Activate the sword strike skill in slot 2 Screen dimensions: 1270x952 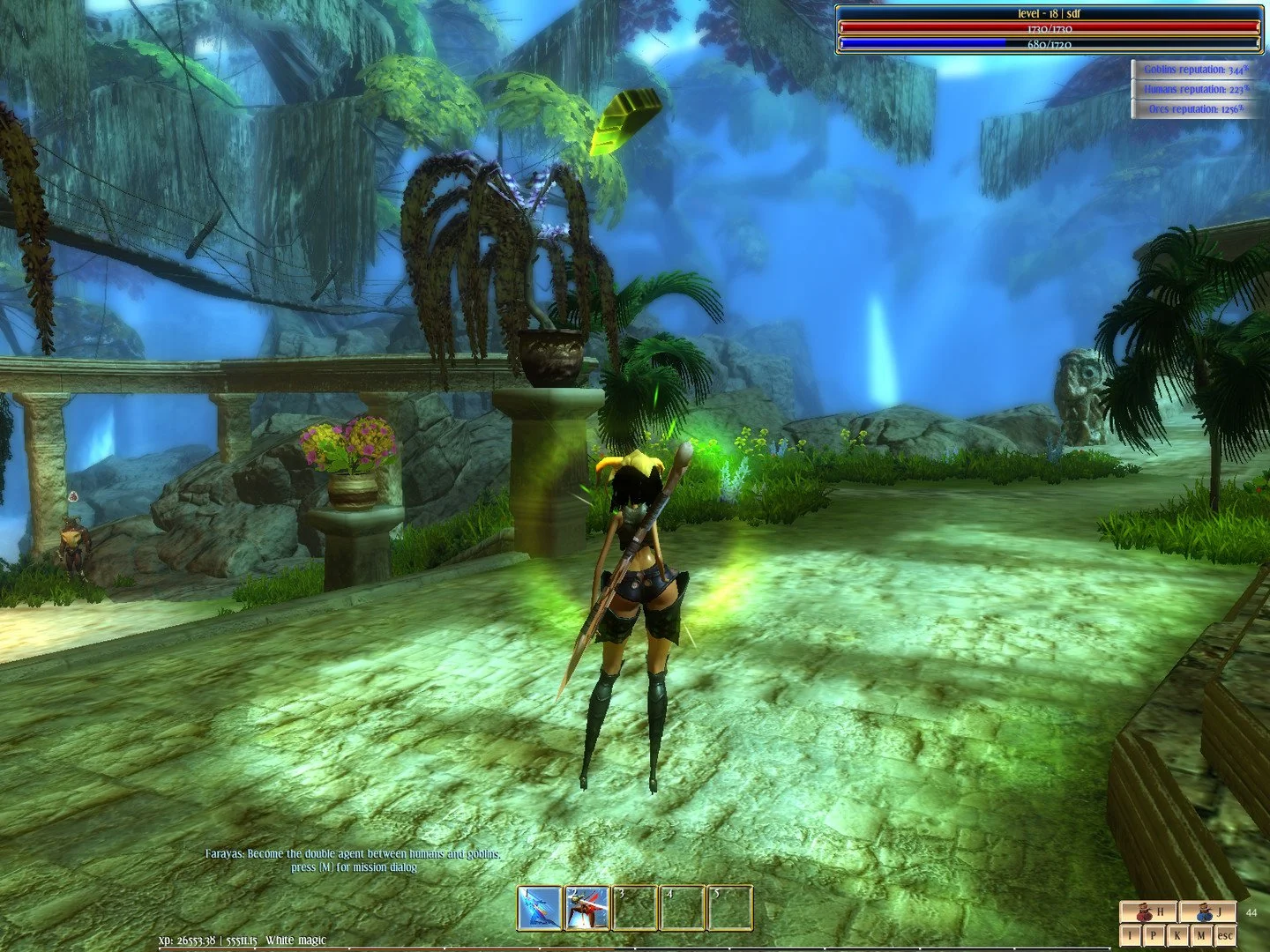(x=587, y=908)
